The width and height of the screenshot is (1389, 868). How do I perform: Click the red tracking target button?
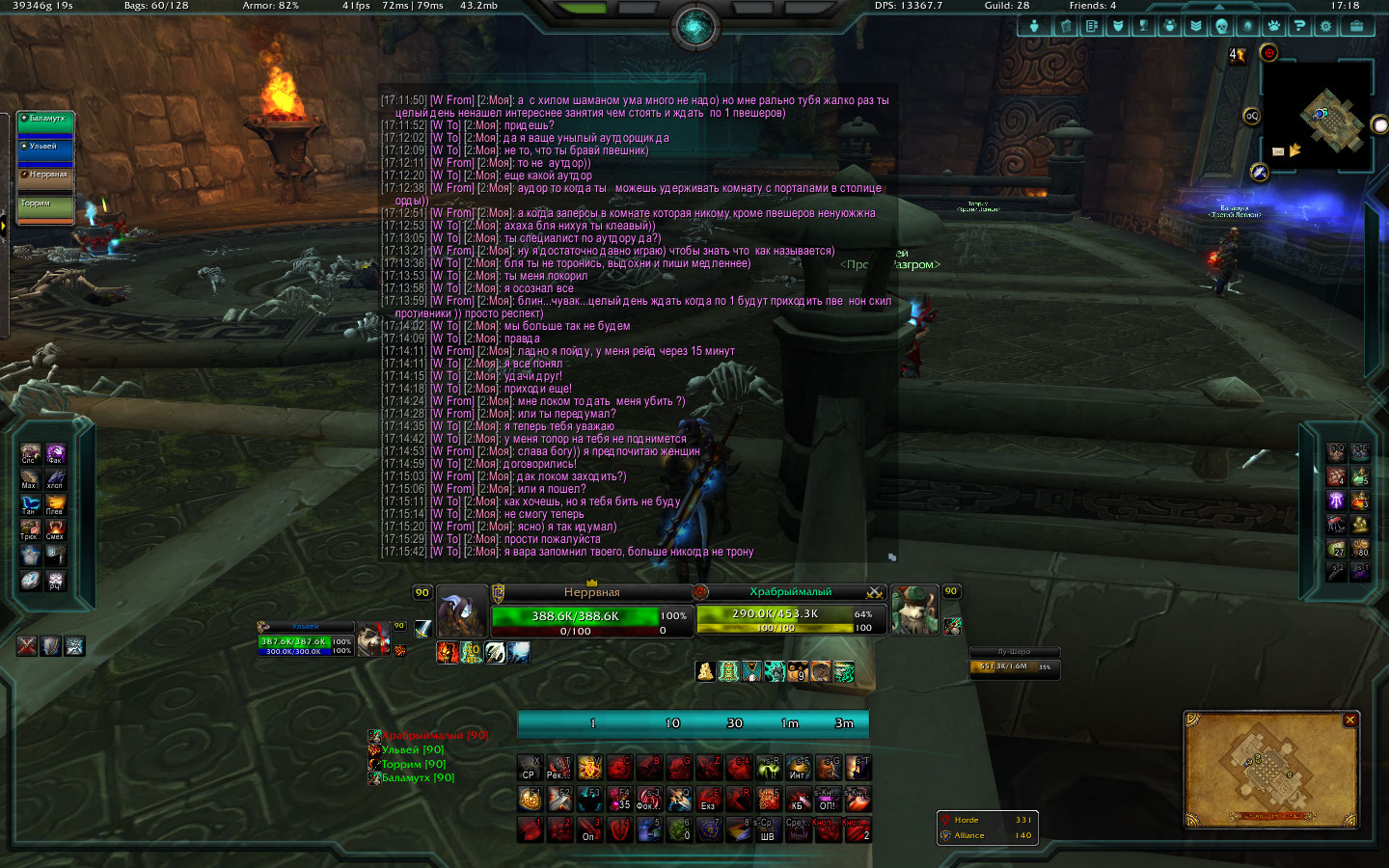(1268, 53)
